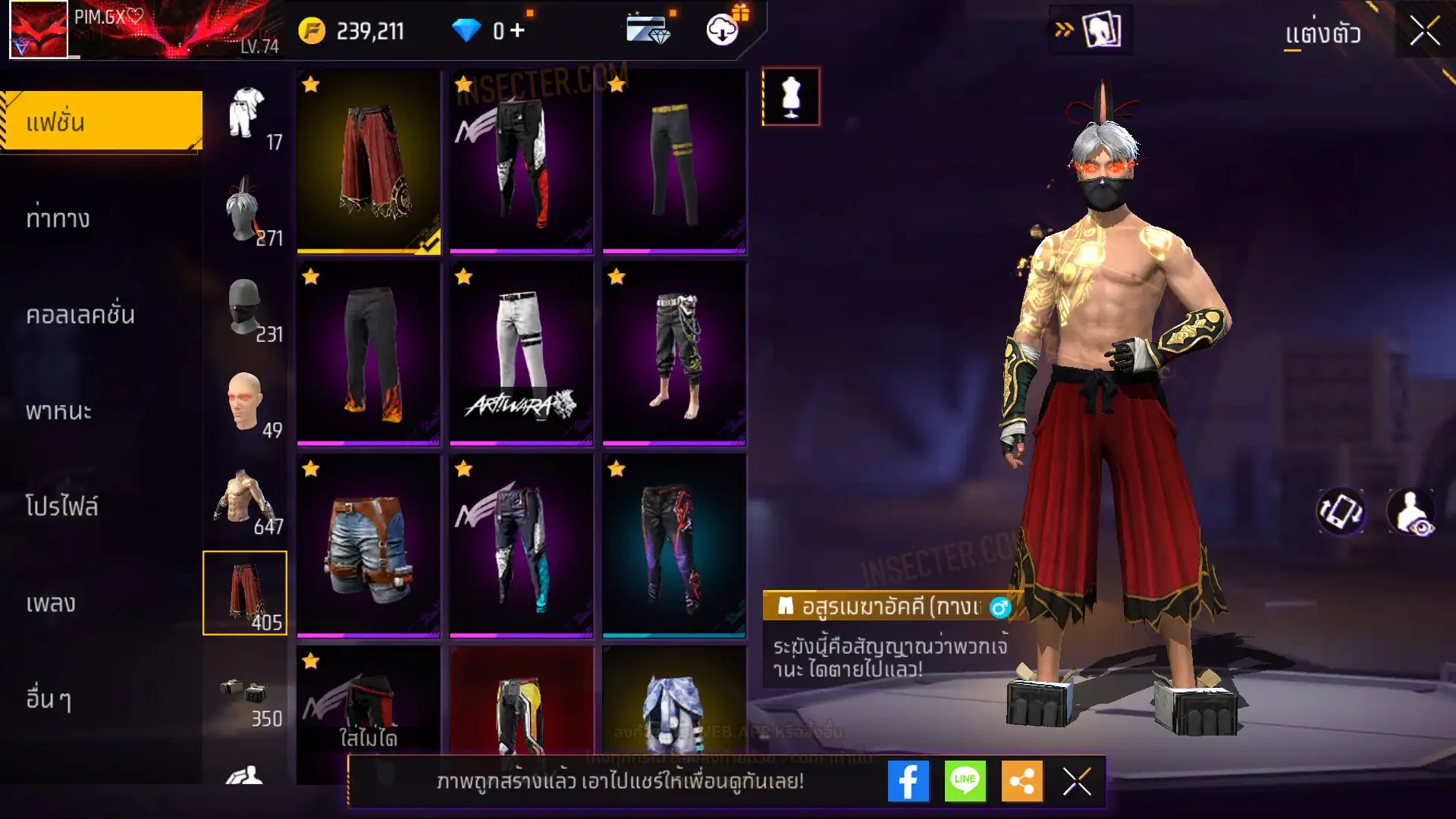
Task: Add diamonds with the plus button
Action: tap(517, 31)
